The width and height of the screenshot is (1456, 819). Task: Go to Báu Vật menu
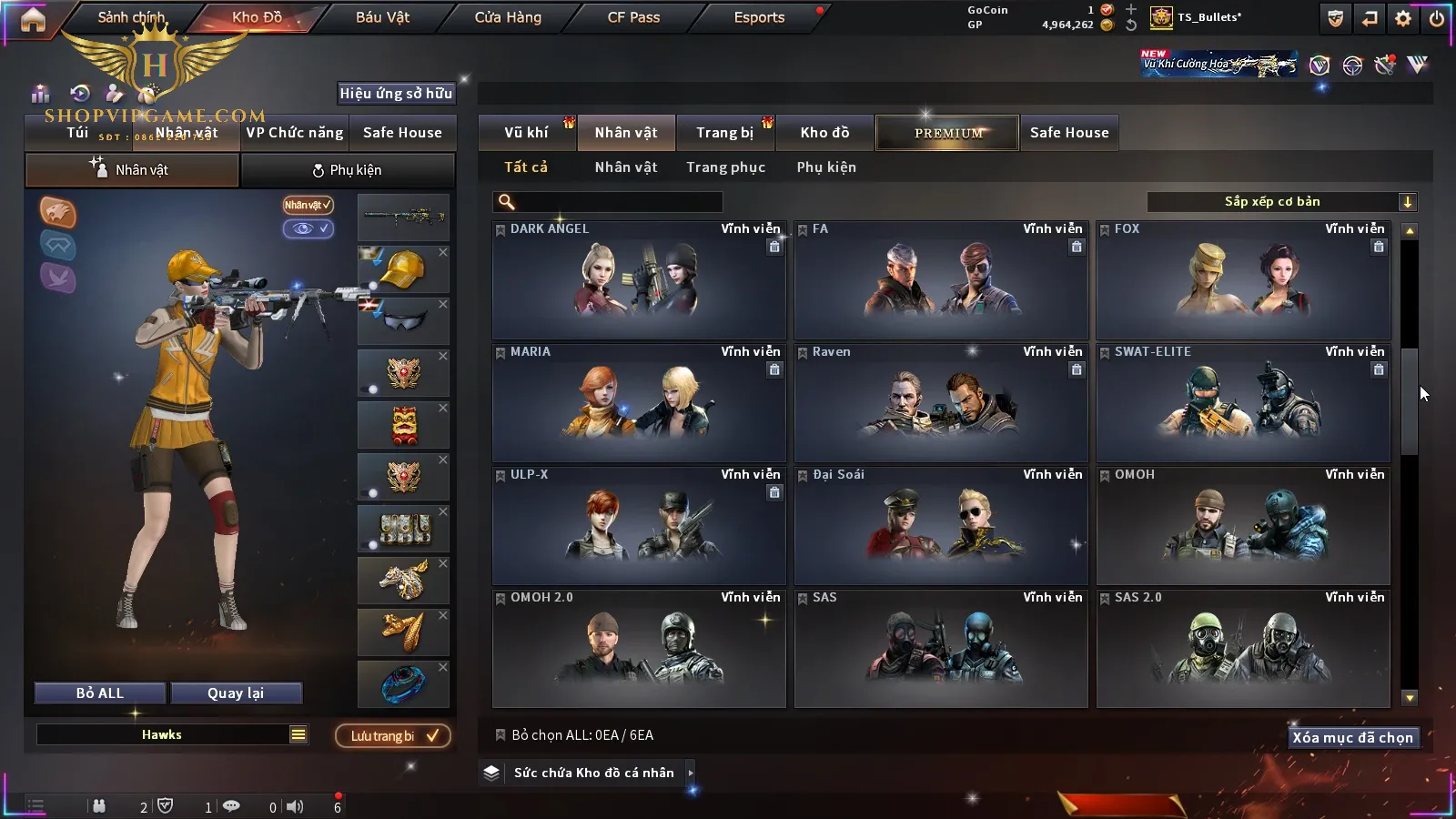pyautogui.click(x=382, y=17)
